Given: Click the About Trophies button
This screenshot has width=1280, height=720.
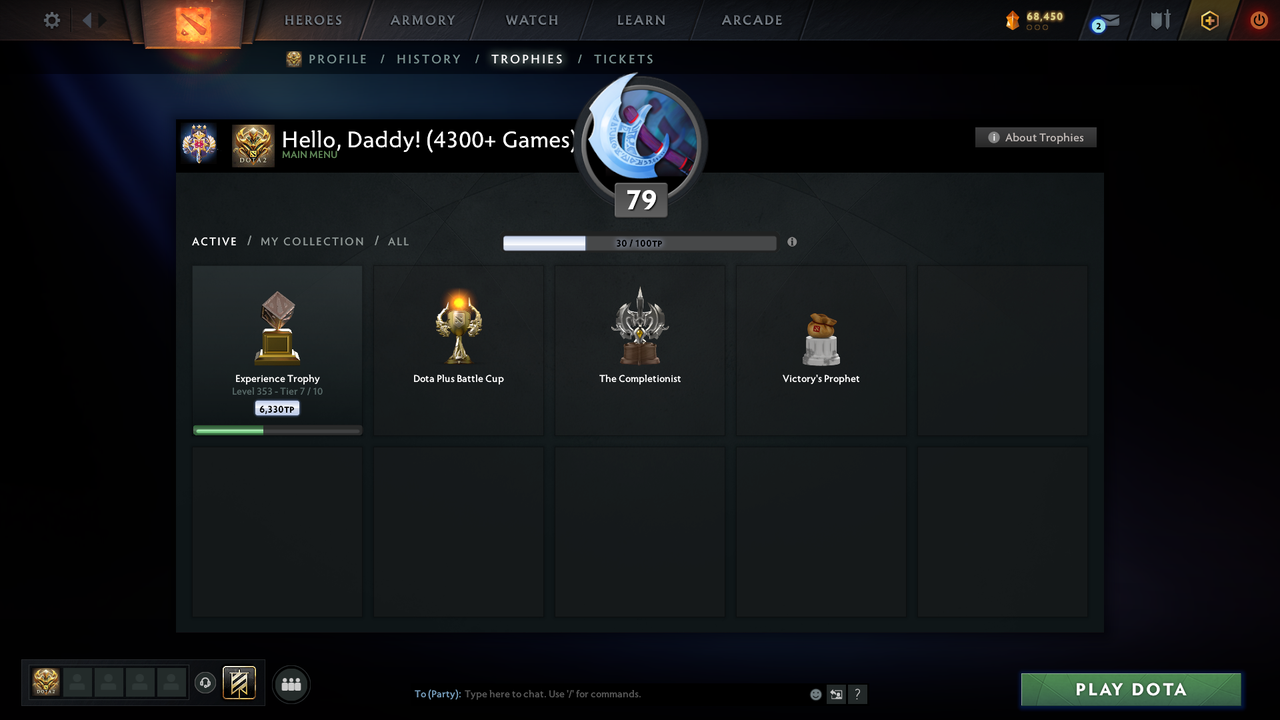Looking at the screenshot, I should pyautogui.click(x=1035, y=137).
